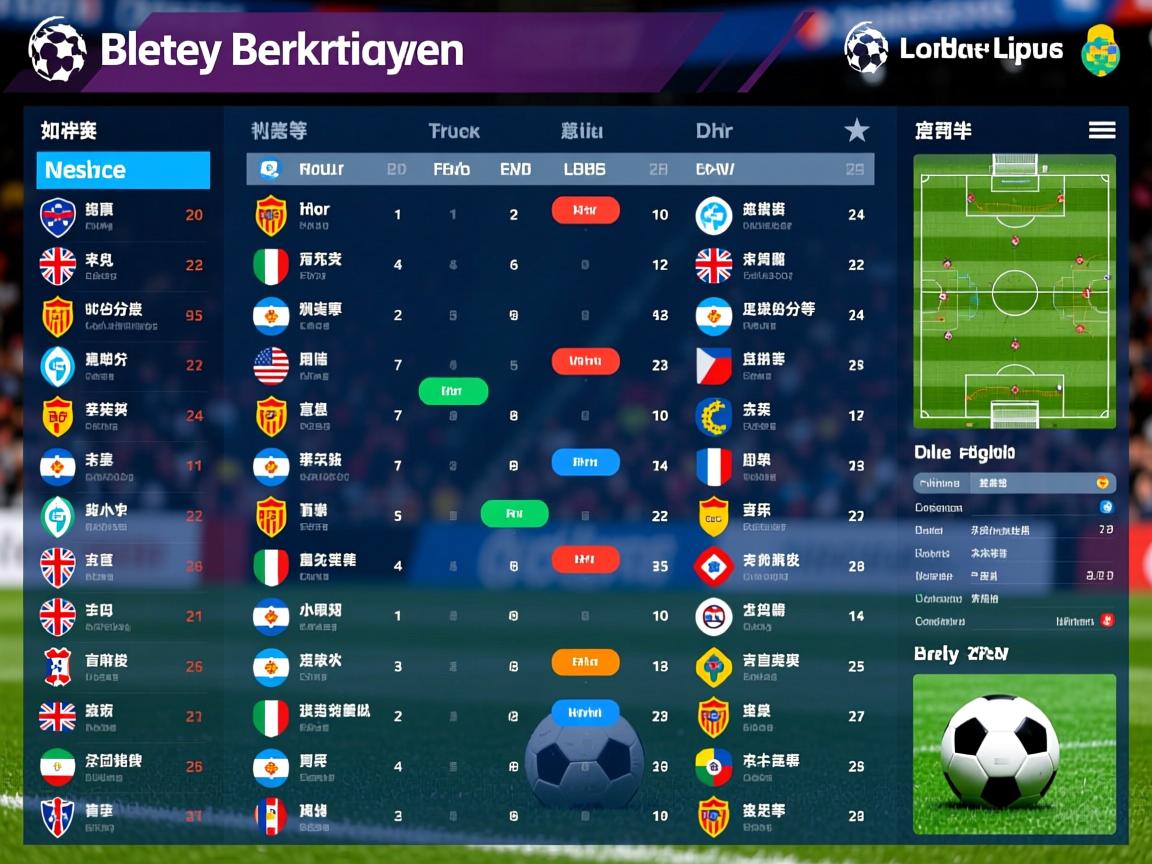Open the soccer ball thumbnail under Brely

[1014, 754]
